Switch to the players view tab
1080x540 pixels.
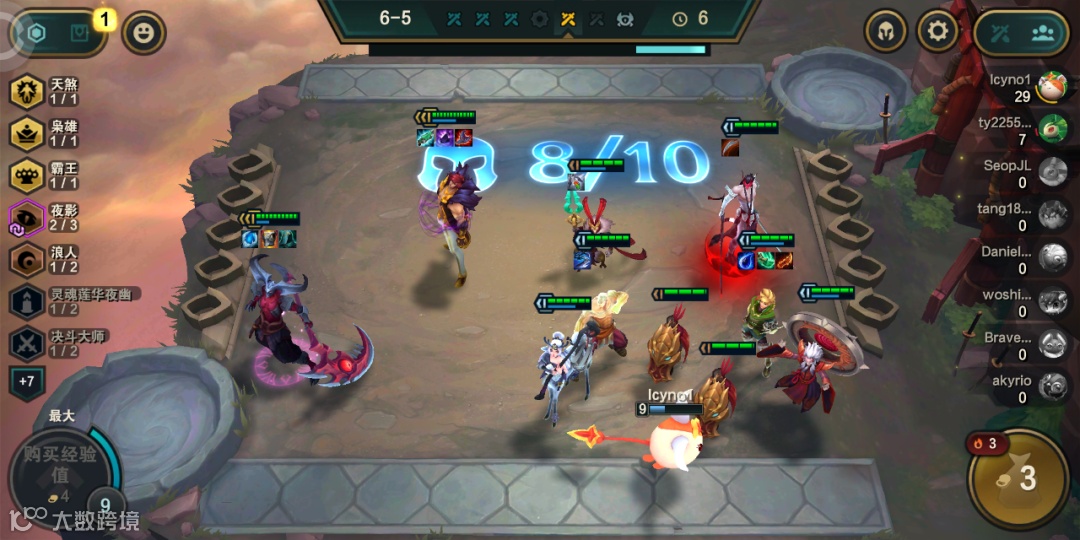pyautogui.click(x=1043, y=32)
